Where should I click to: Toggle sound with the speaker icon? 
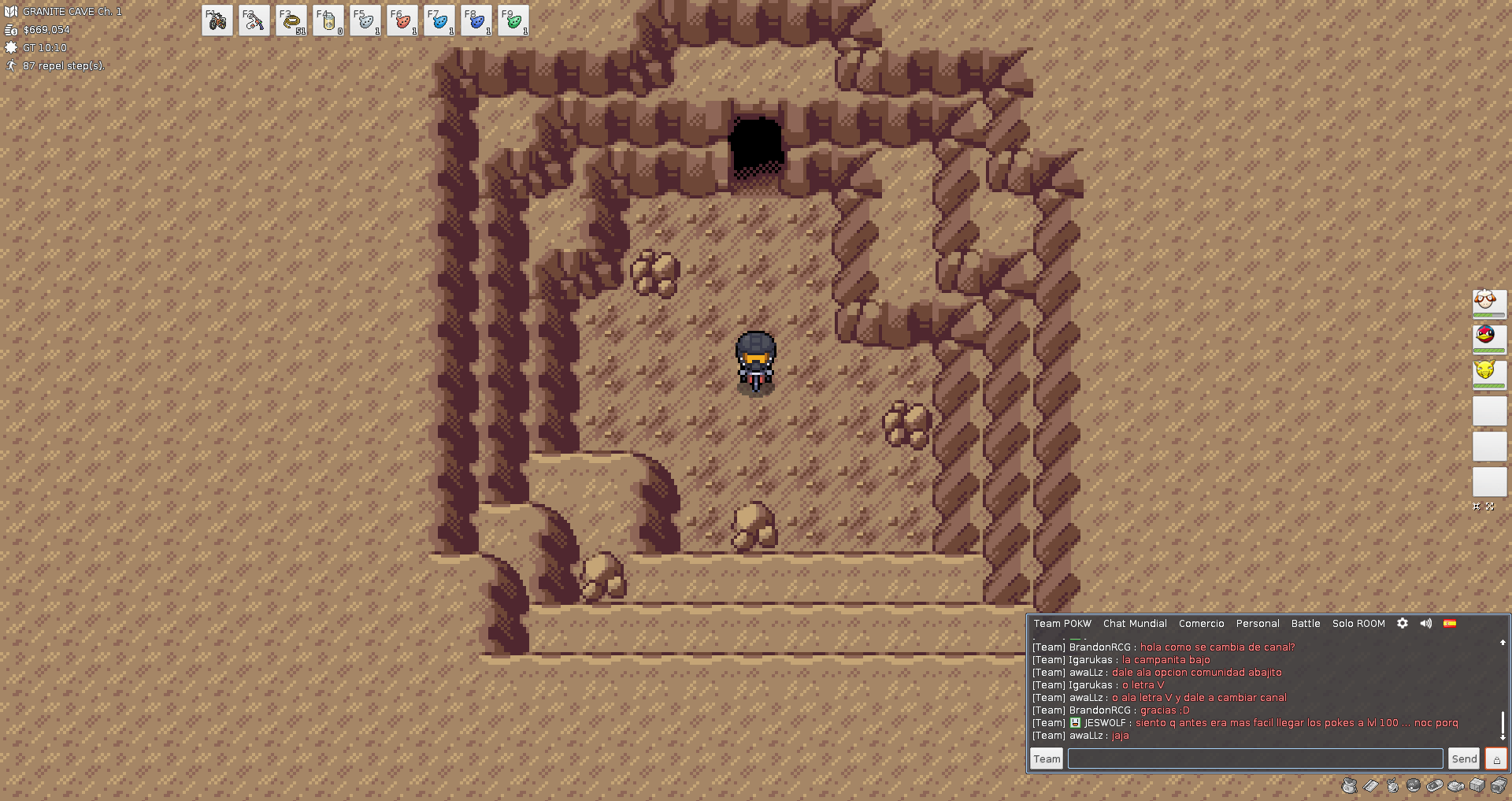(1426, 623)
